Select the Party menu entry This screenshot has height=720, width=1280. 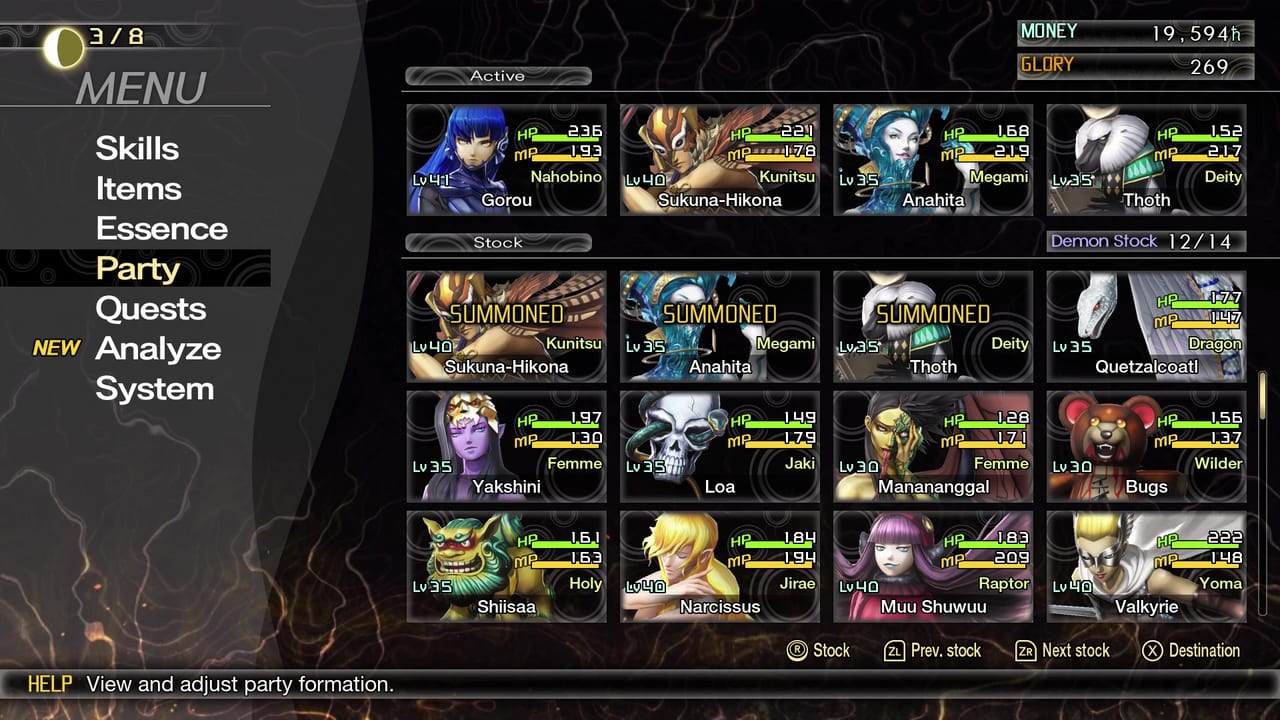pos(137,268)
